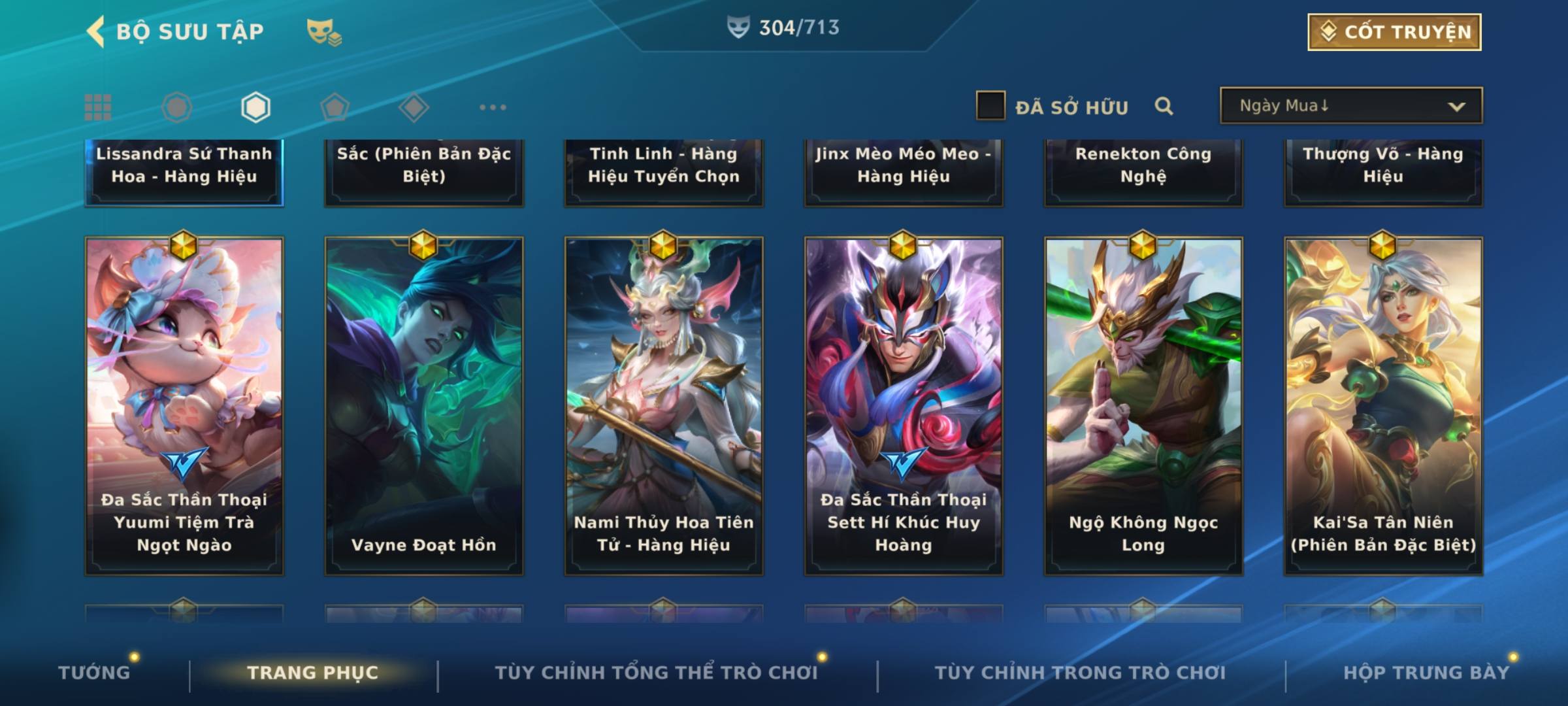The width and height of the screenshot is (1568, 706).
Task: Go back from Bộ Sưu Tập
Action: point(97,31)
